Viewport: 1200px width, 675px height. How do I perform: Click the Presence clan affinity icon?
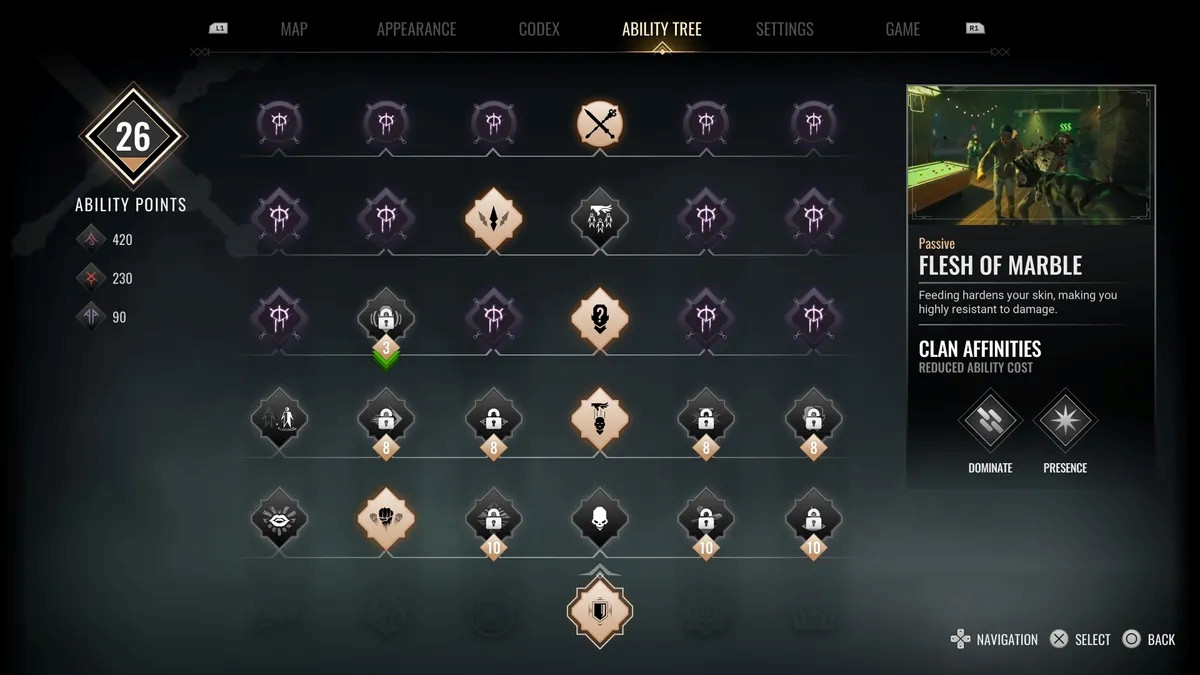click(1065, 421)
